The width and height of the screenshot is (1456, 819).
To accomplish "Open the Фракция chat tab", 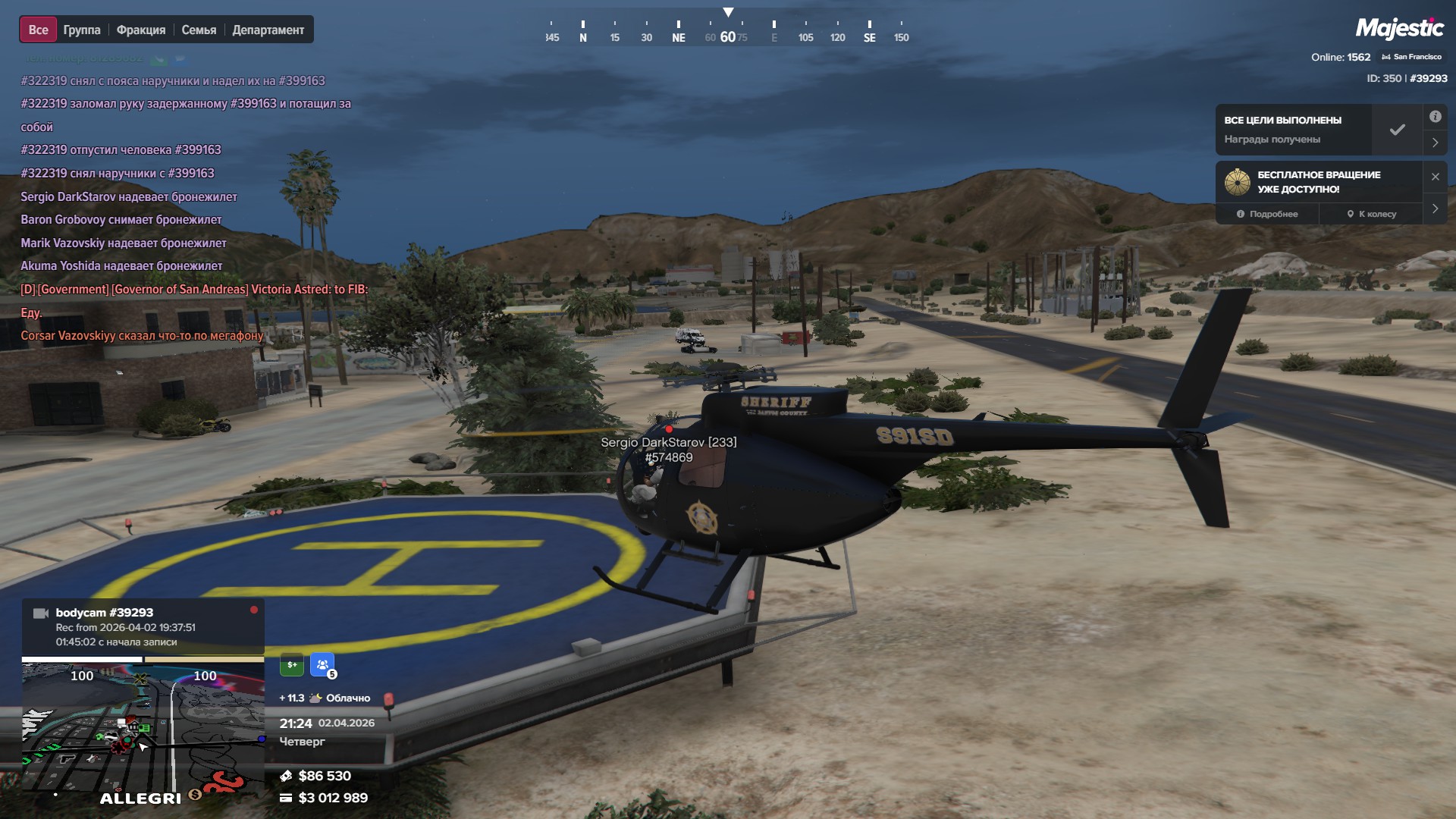I will pos(141,30).
